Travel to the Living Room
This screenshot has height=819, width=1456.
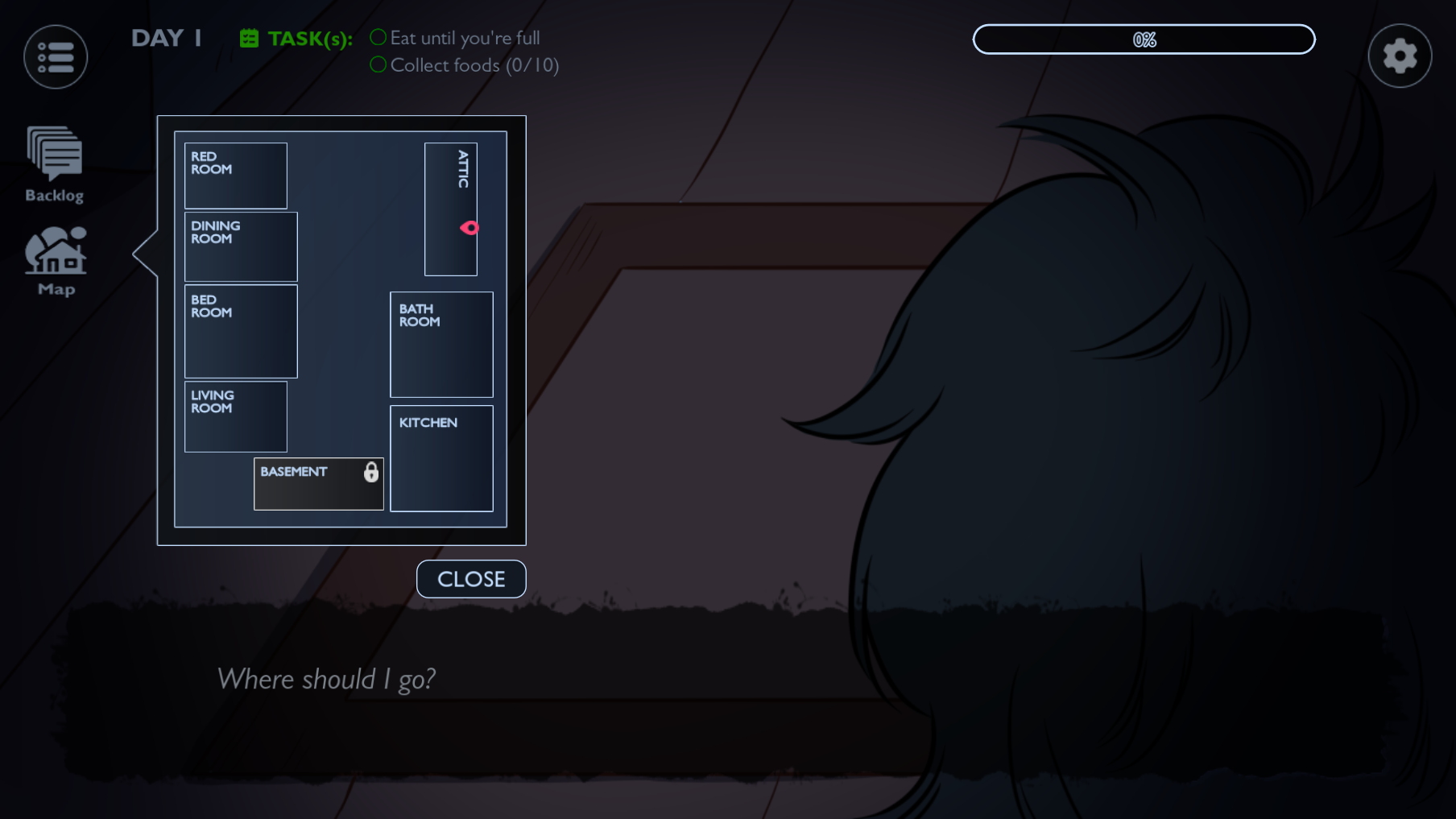[235, 416]
